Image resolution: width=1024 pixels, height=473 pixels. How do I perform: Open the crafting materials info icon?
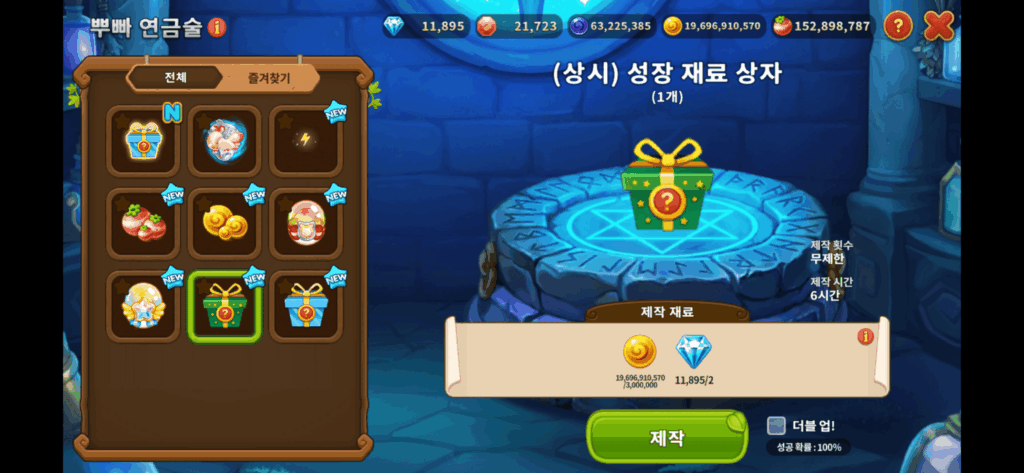point(865,337)
